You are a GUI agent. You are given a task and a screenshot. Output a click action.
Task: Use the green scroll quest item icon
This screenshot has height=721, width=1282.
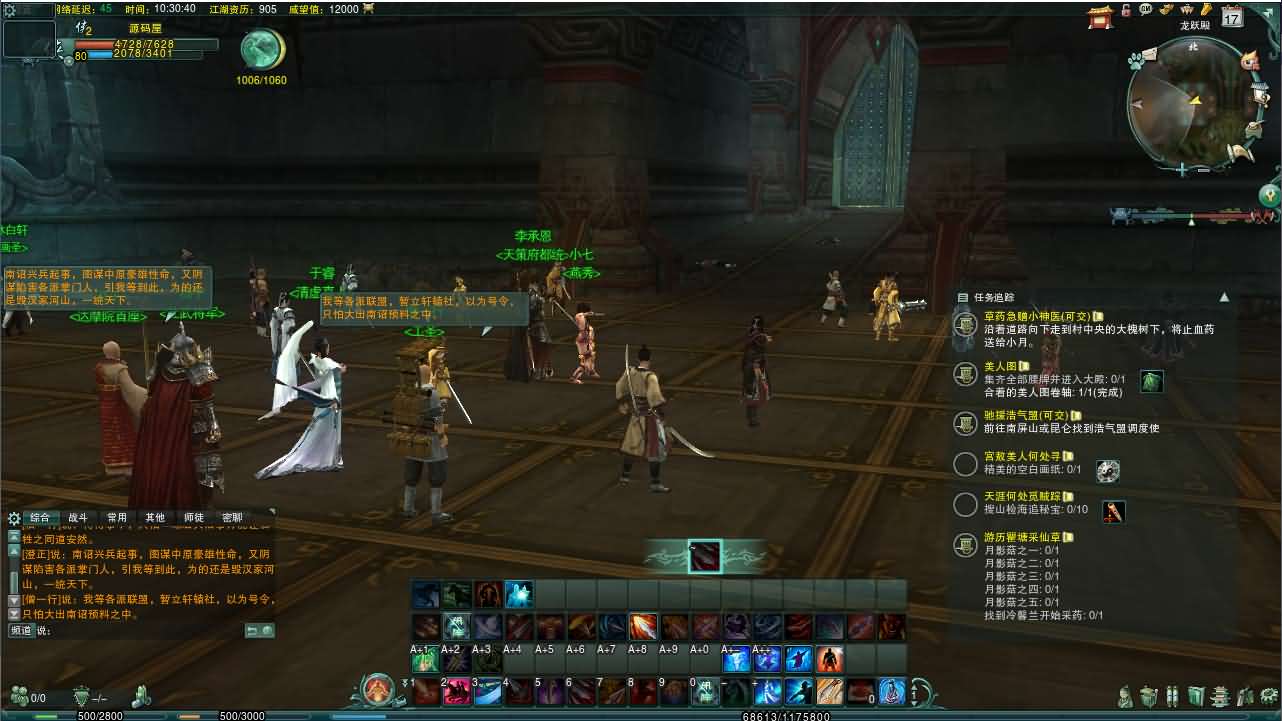1152,381
